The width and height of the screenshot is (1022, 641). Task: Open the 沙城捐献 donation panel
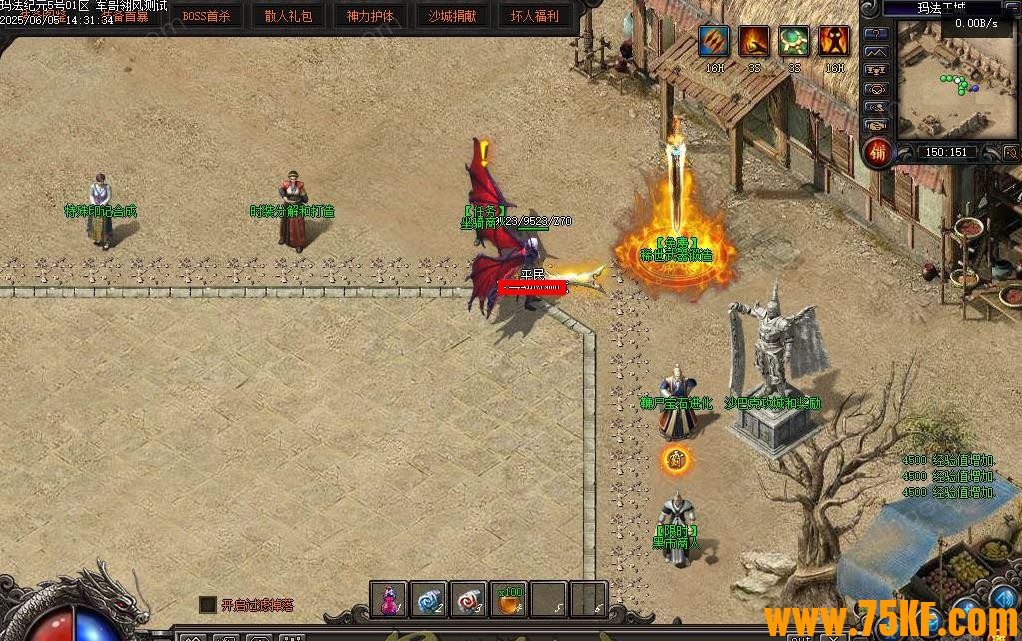pos(452,16)
